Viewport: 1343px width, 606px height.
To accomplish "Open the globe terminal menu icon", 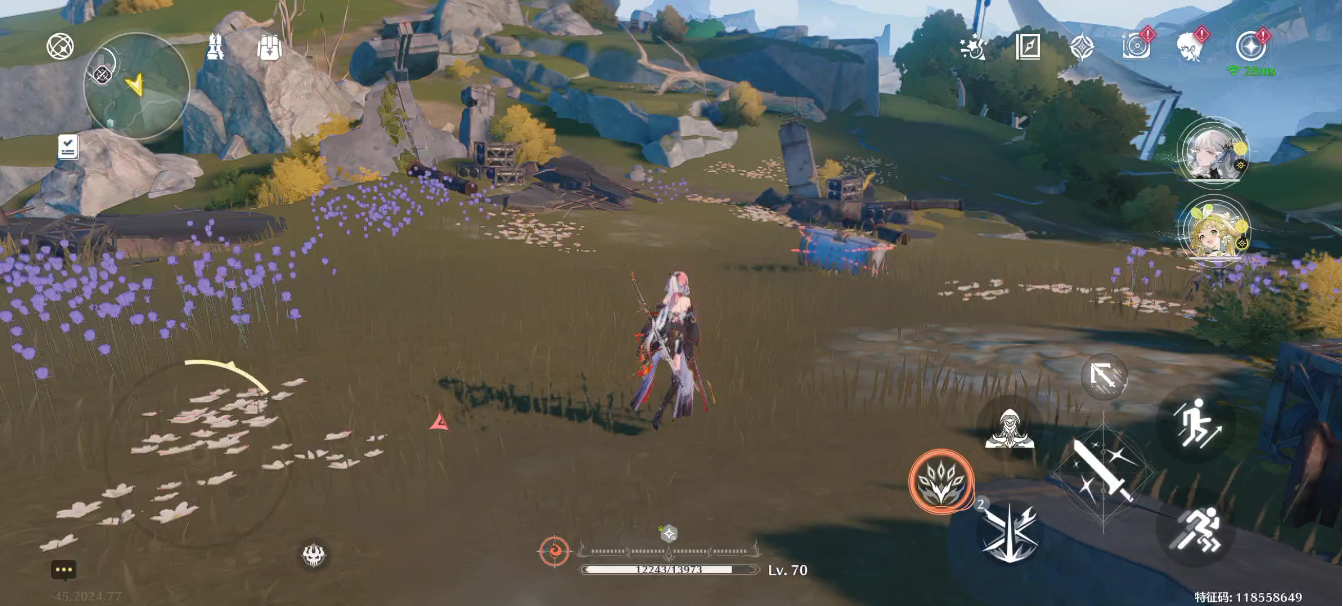I will click(61, 46).
